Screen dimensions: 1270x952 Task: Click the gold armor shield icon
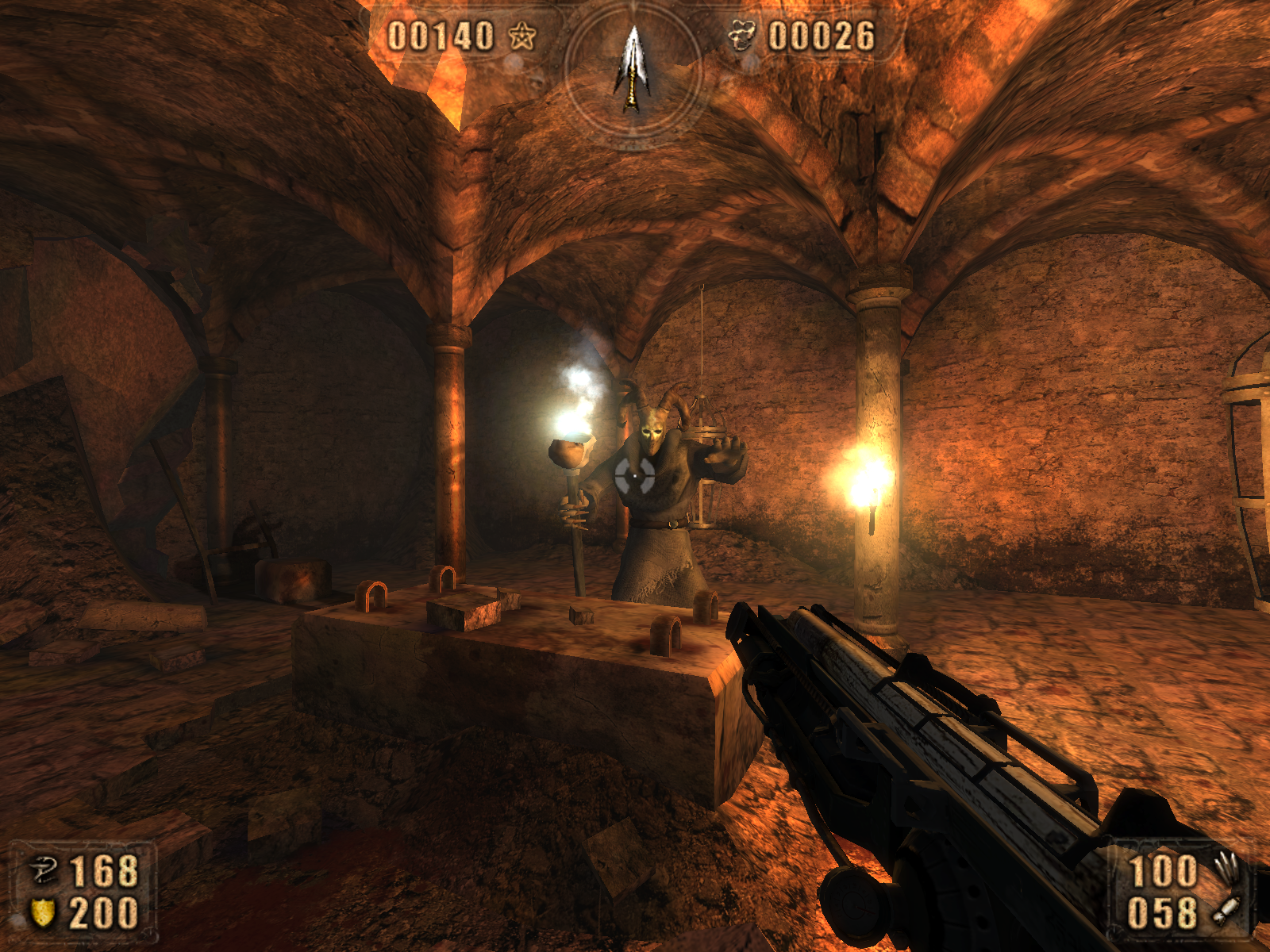43,912
